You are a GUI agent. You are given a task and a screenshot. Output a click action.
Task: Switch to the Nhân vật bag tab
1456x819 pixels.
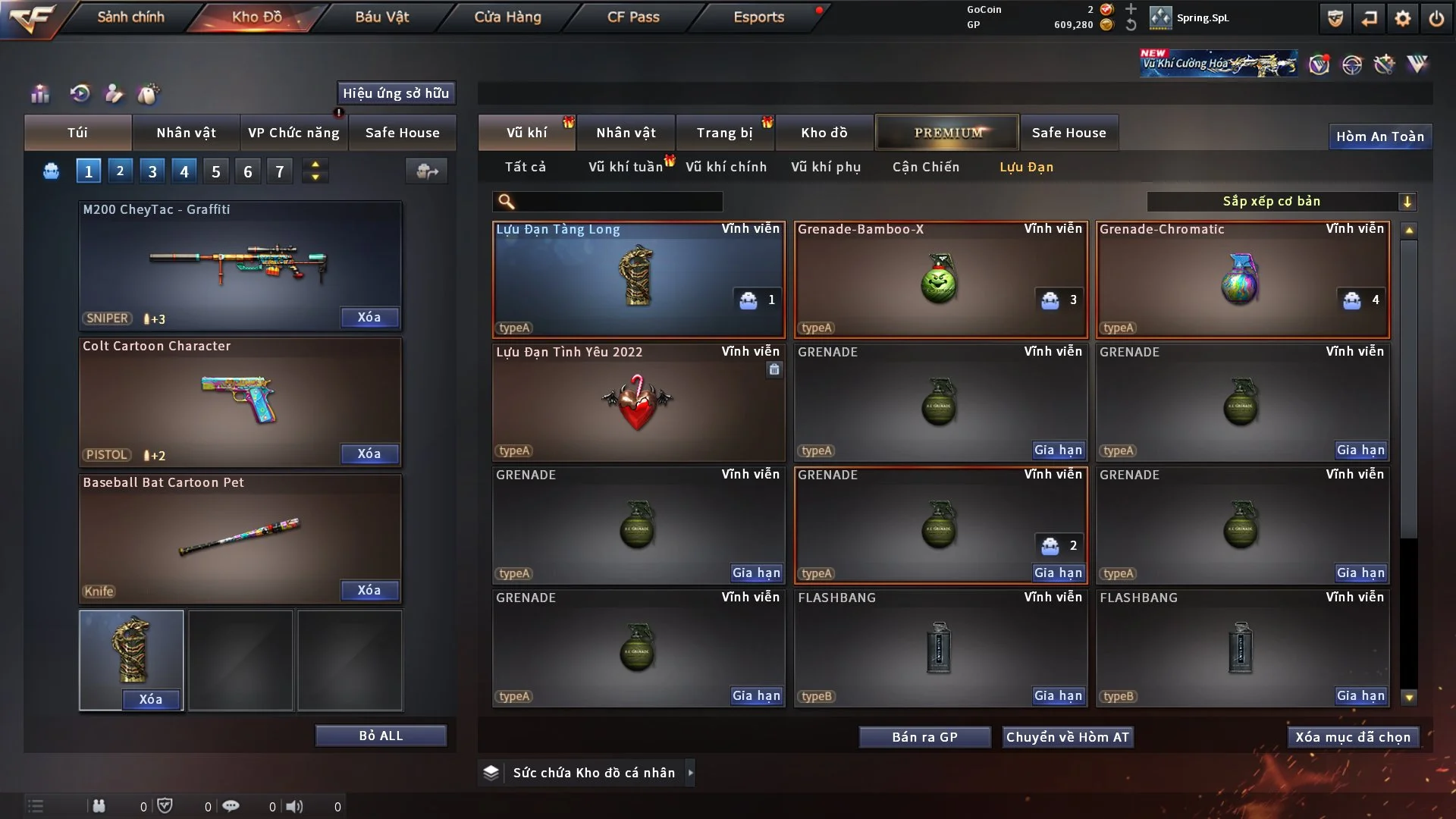coord(186,133)
